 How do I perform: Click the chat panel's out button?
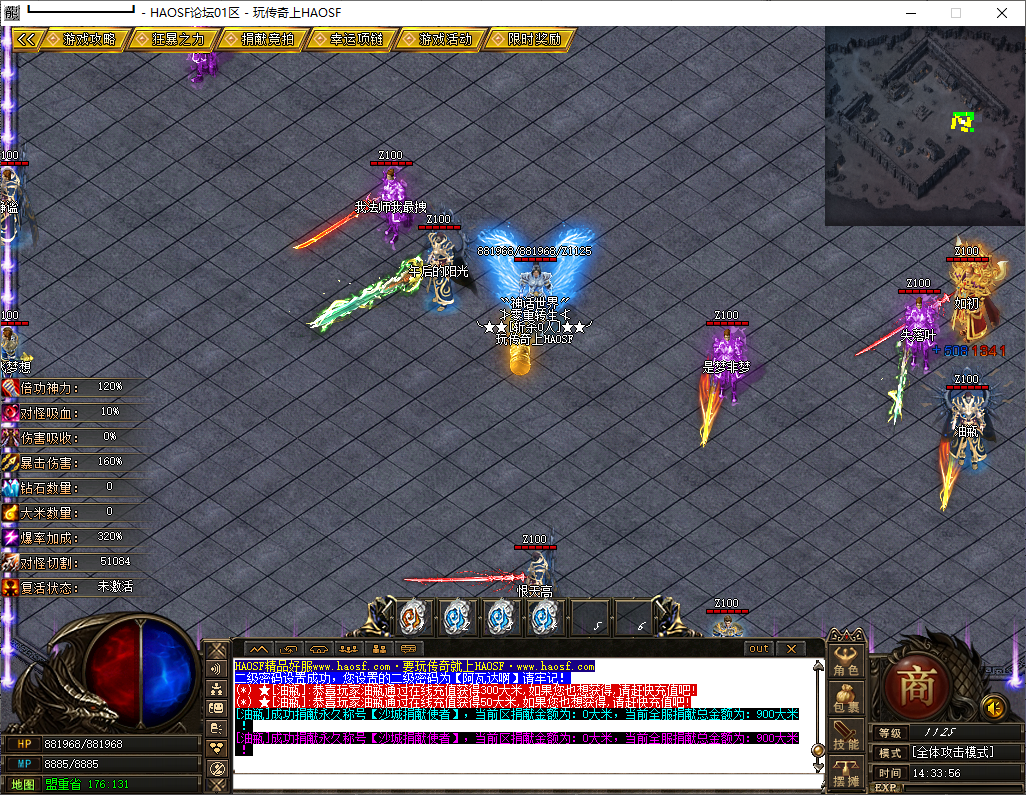coord(759,648)
